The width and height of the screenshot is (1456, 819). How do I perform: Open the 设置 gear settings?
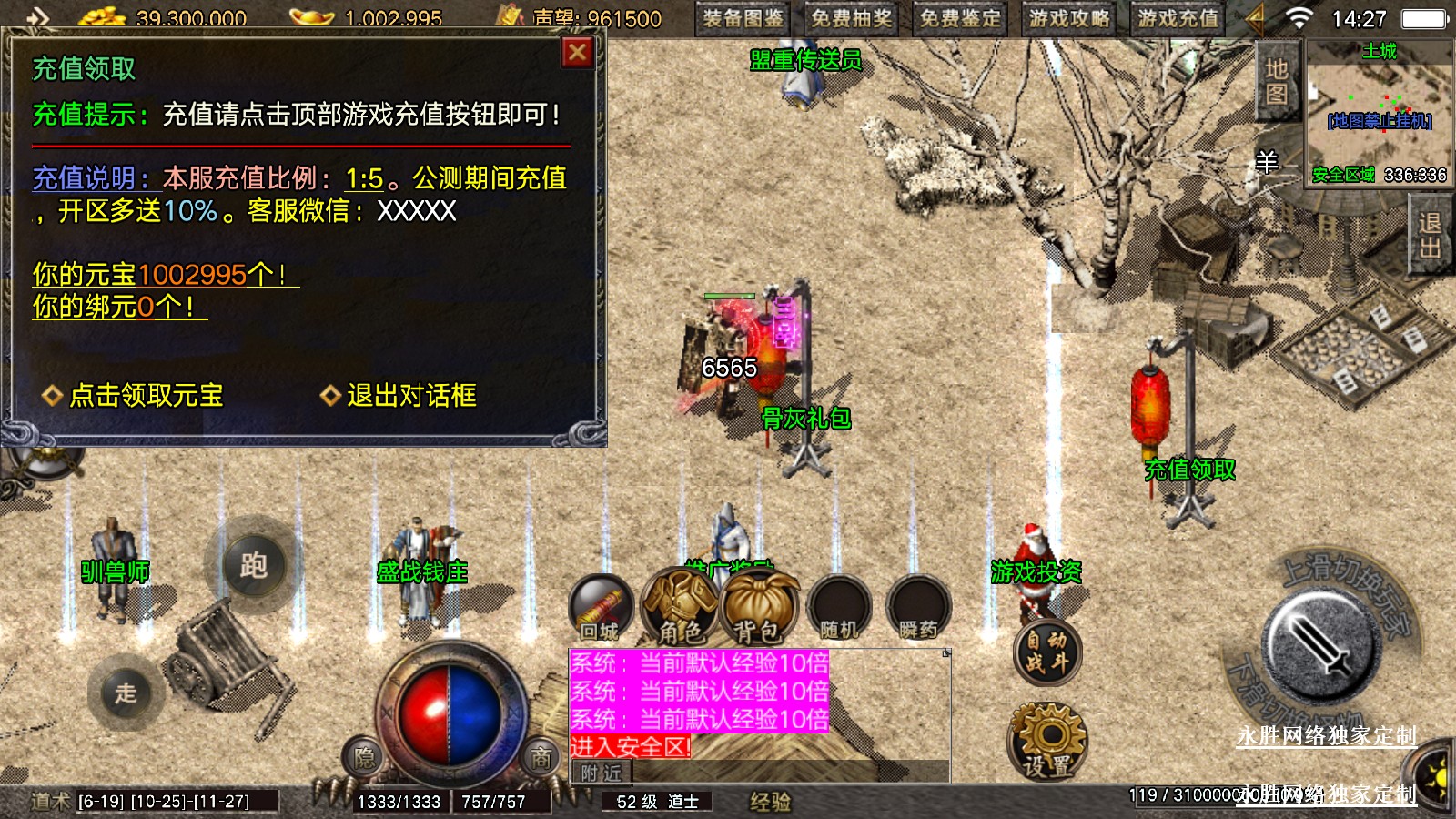pos(1047,742)
